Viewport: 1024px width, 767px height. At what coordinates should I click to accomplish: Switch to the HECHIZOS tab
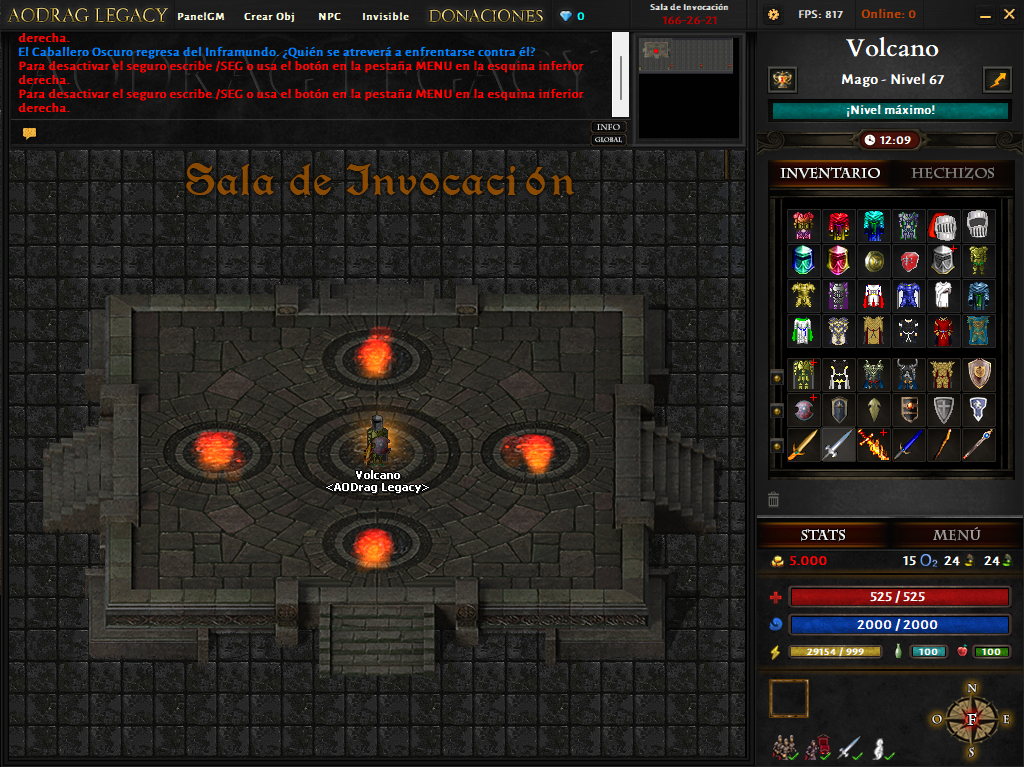953,173
